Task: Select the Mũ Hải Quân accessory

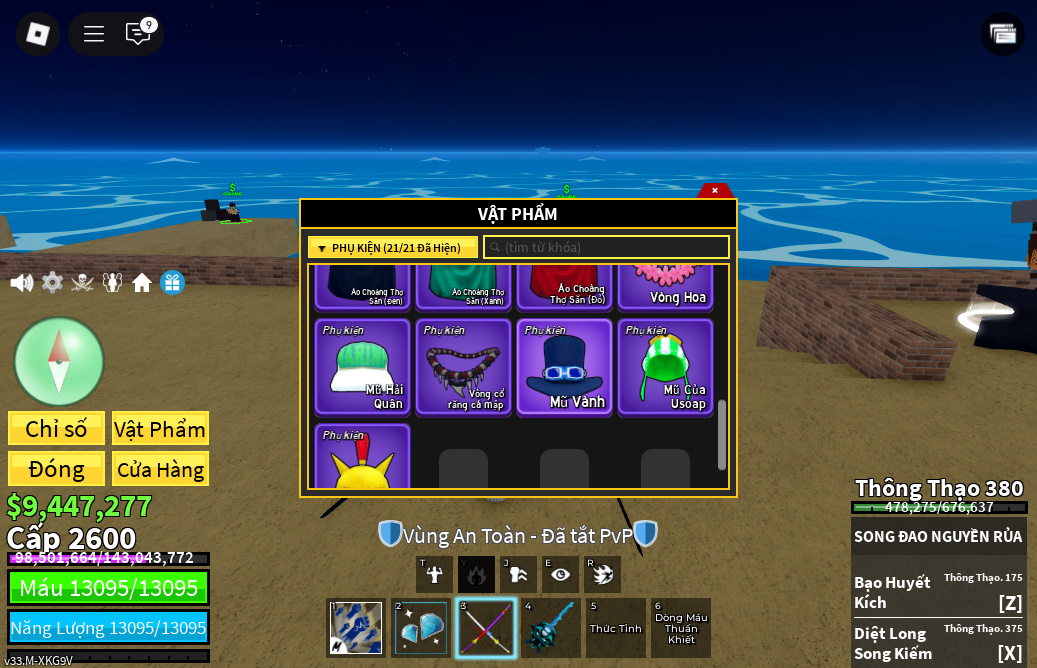Action: point(363,366)
